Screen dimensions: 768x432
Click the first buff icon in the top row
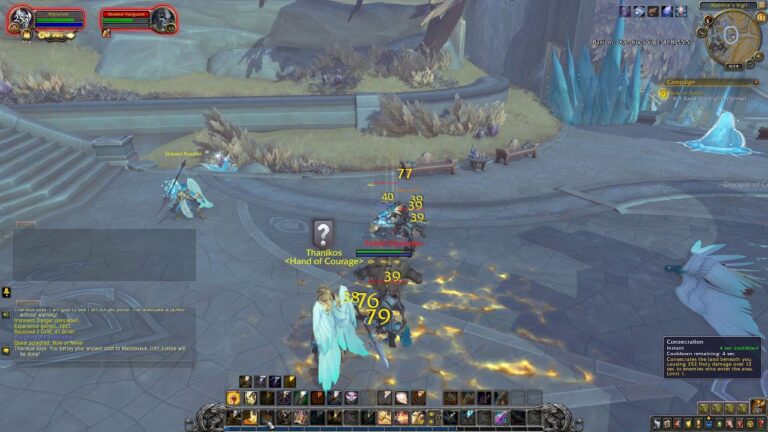(x=625, y=11)
